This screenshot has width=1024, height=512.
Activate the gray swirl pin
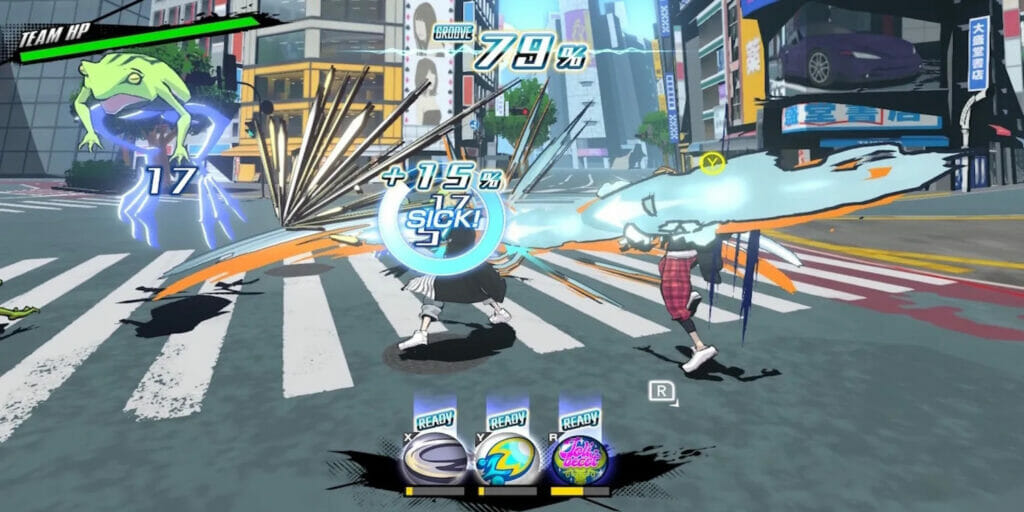pyautogui.click(x=434, y=460)
